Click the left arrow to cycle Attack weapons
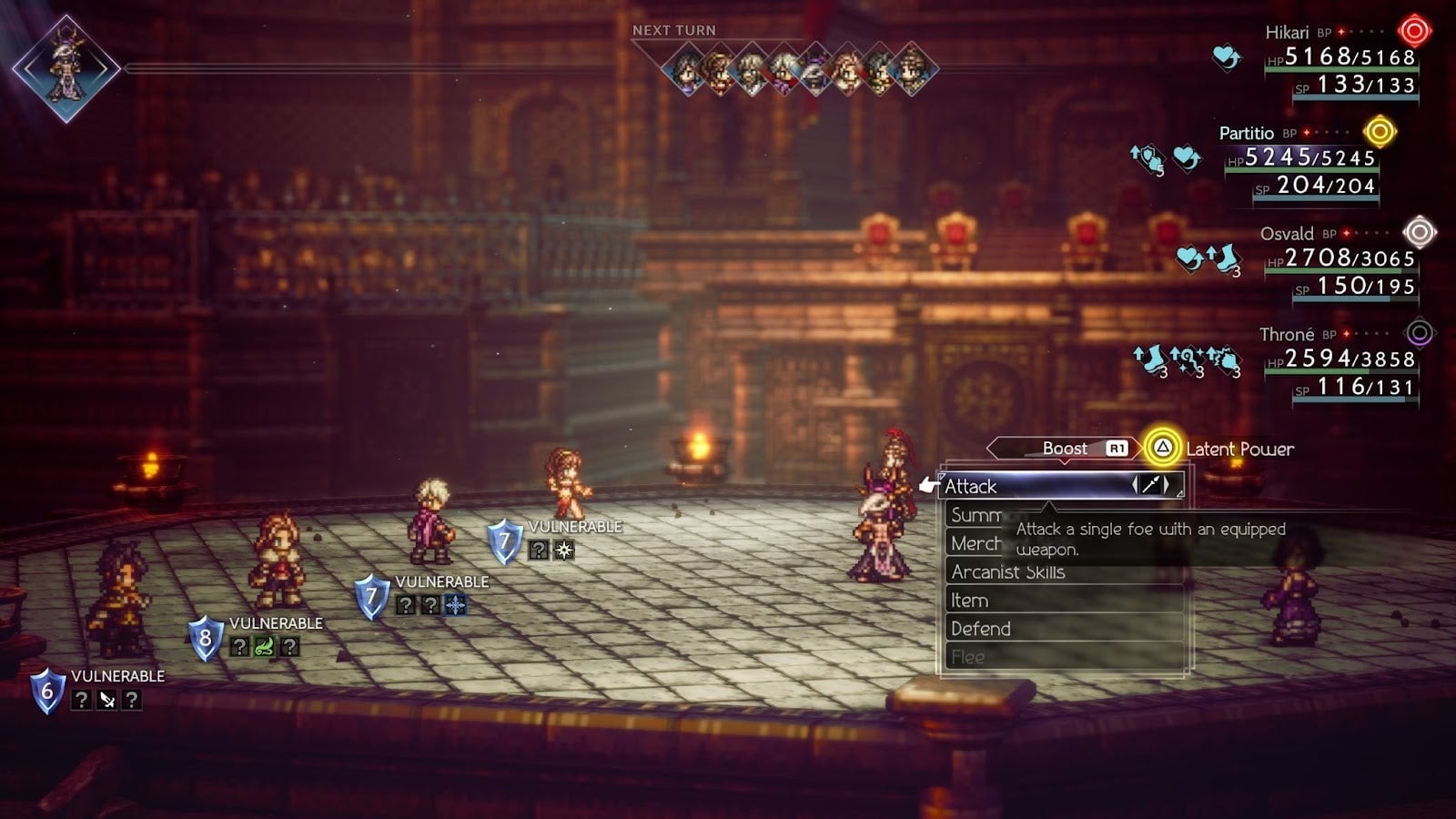Screen dimensions: 1456x819 click(x=1136, y=486)
